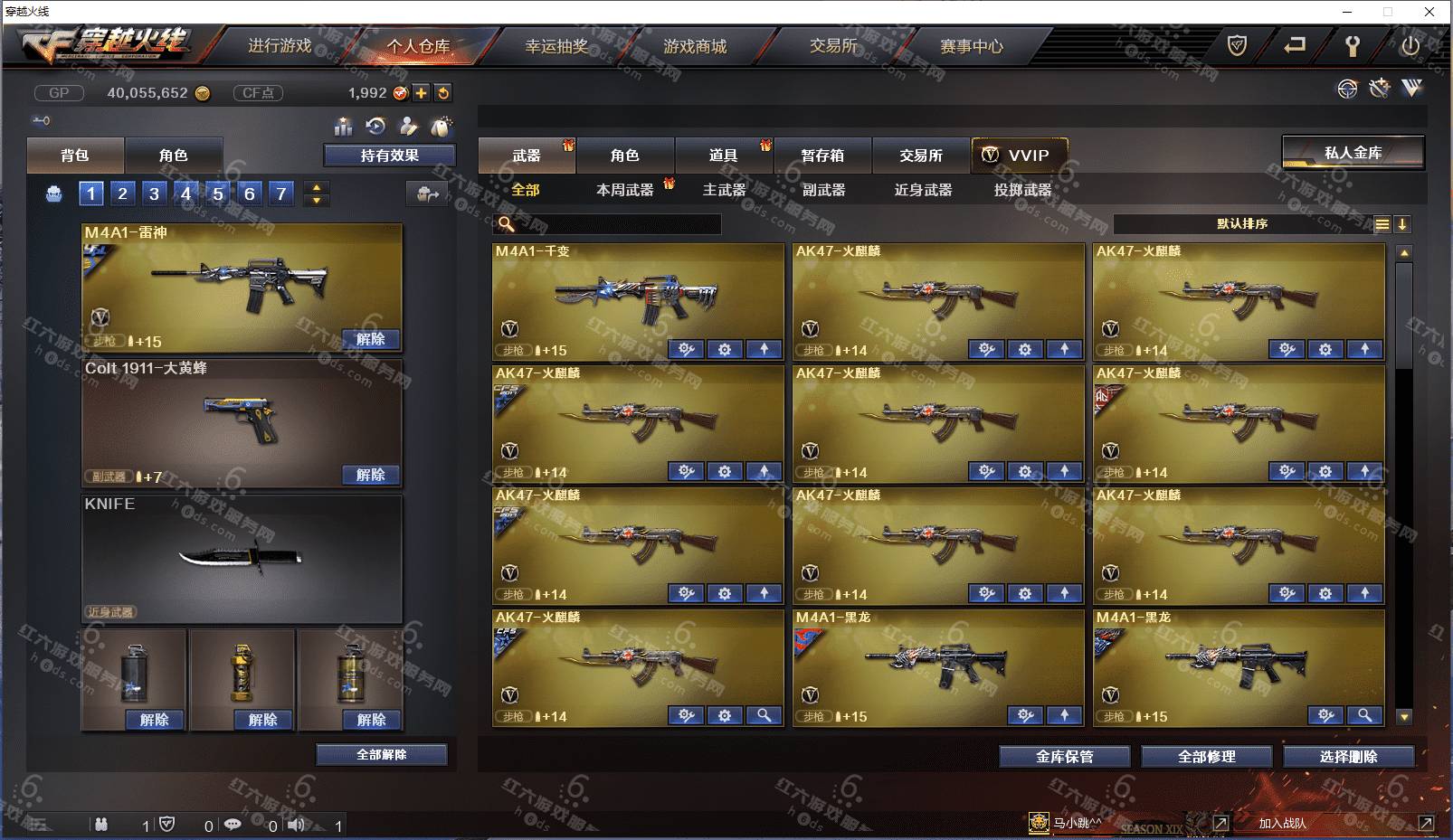Open the 幸运抽奖 lucky draw
The height and width of the screenshot is (840, 1453).
(556, 46)
